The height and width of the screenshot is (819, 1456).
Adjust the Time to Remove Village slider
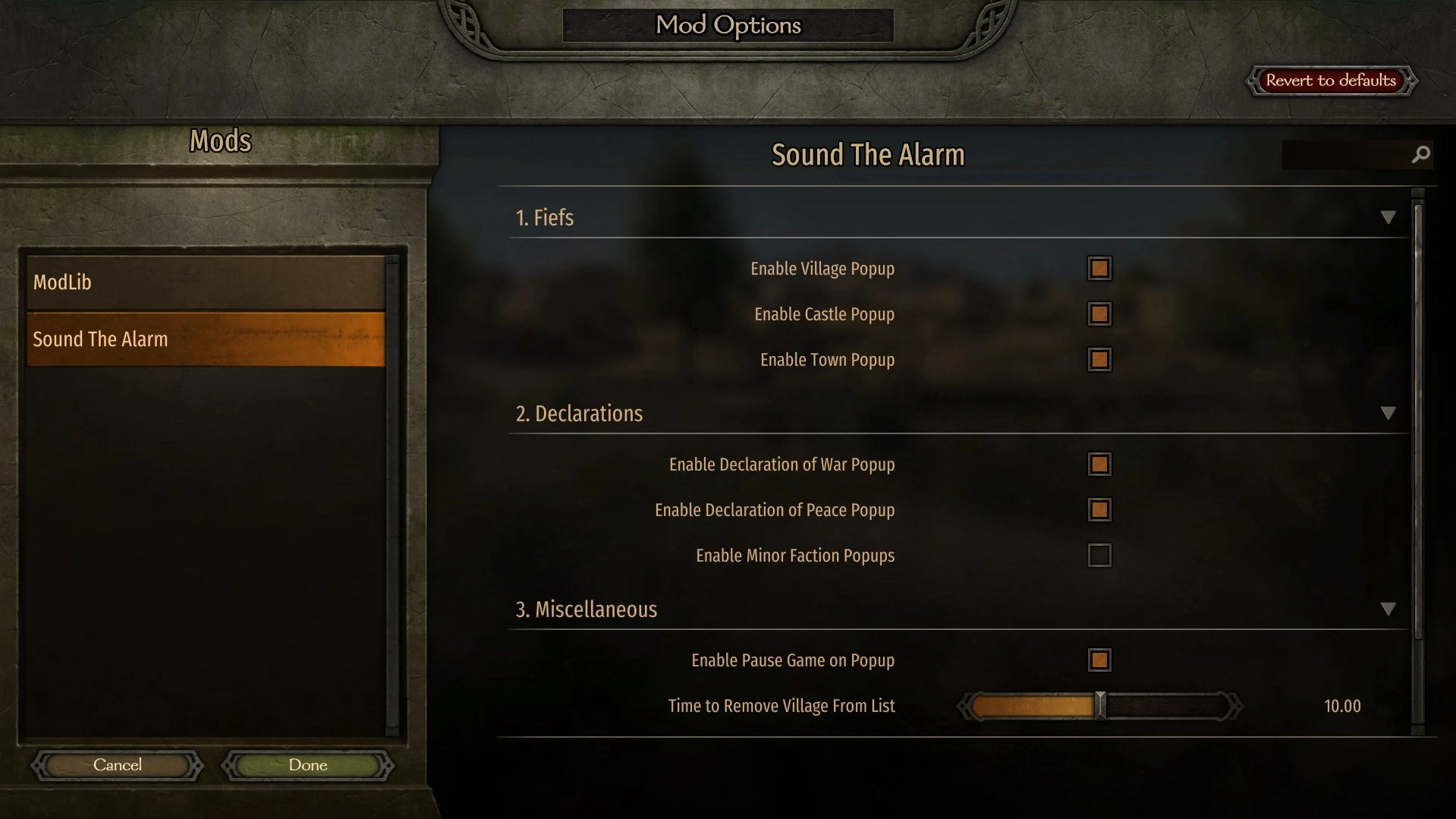coord(1099,705)
